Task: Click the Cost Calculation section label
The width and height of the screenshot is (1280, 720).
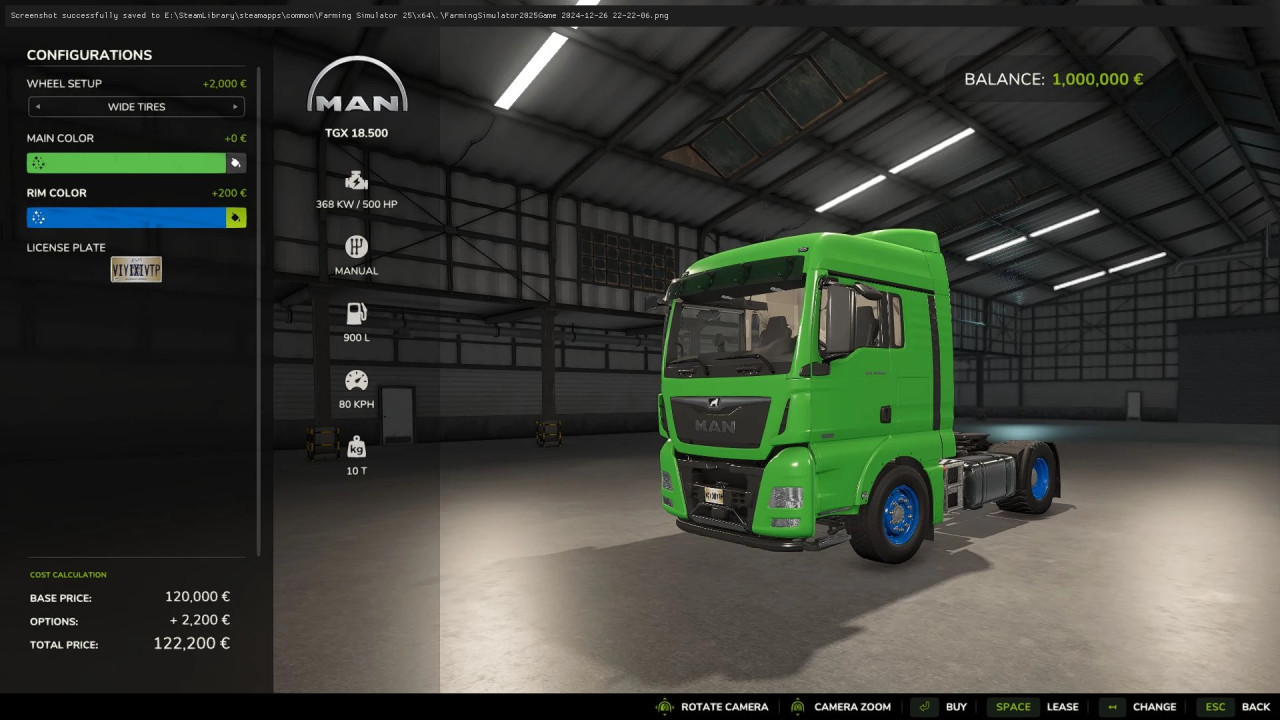Action: 68,574
